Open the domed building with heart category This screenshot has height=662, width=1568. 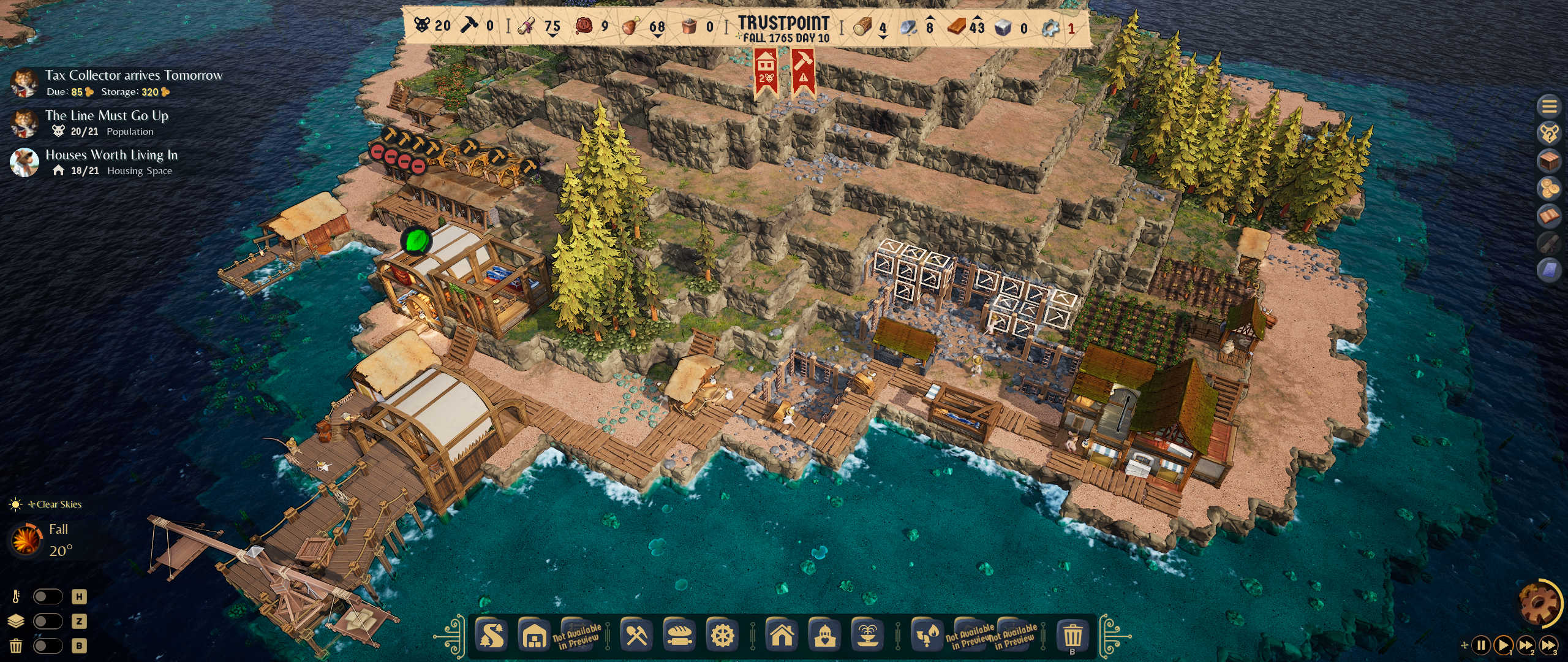tap(825, 636)
